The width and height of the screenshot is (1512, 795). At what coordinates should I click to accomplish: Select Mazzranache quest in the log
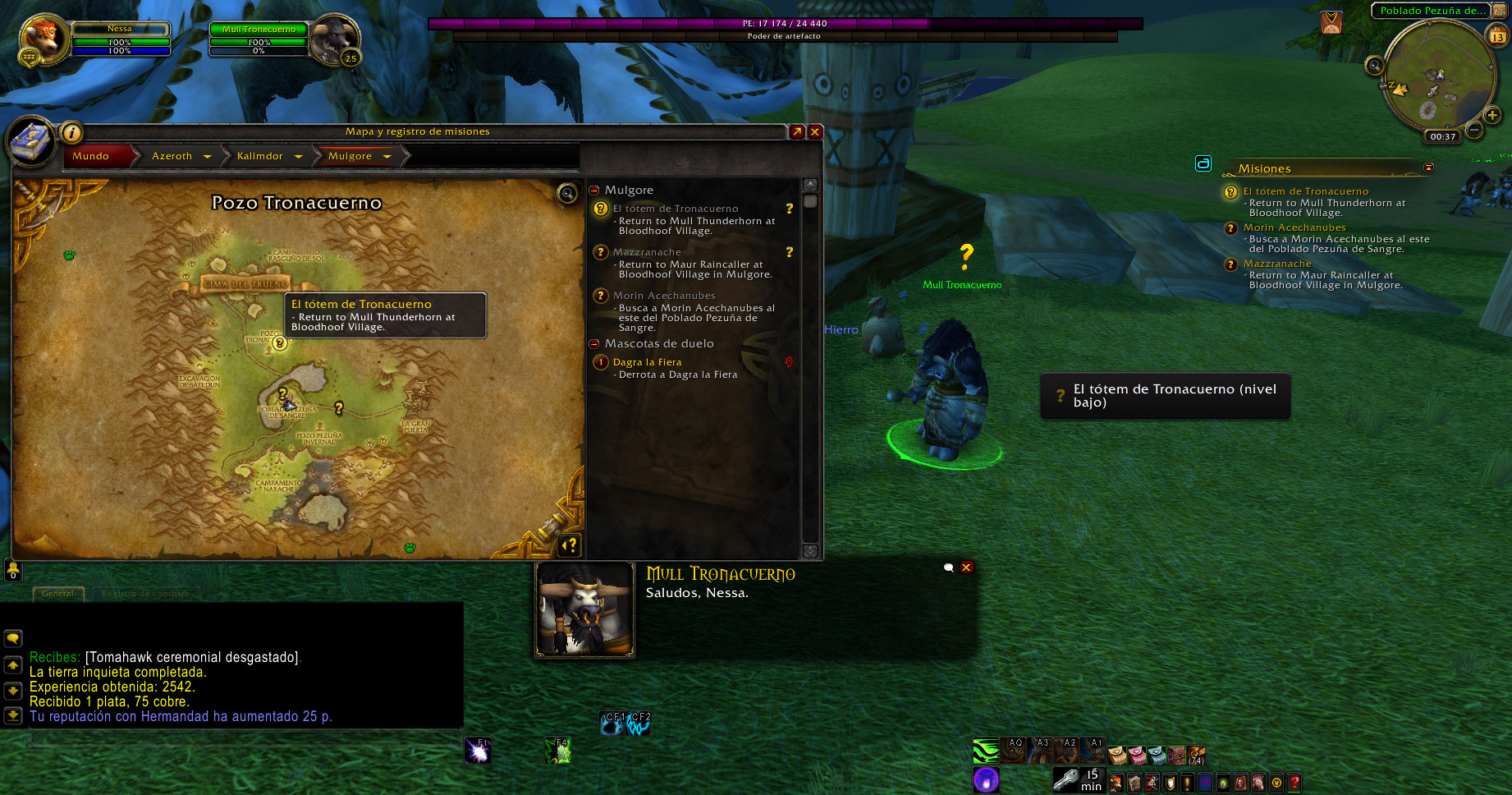point(647,252)
